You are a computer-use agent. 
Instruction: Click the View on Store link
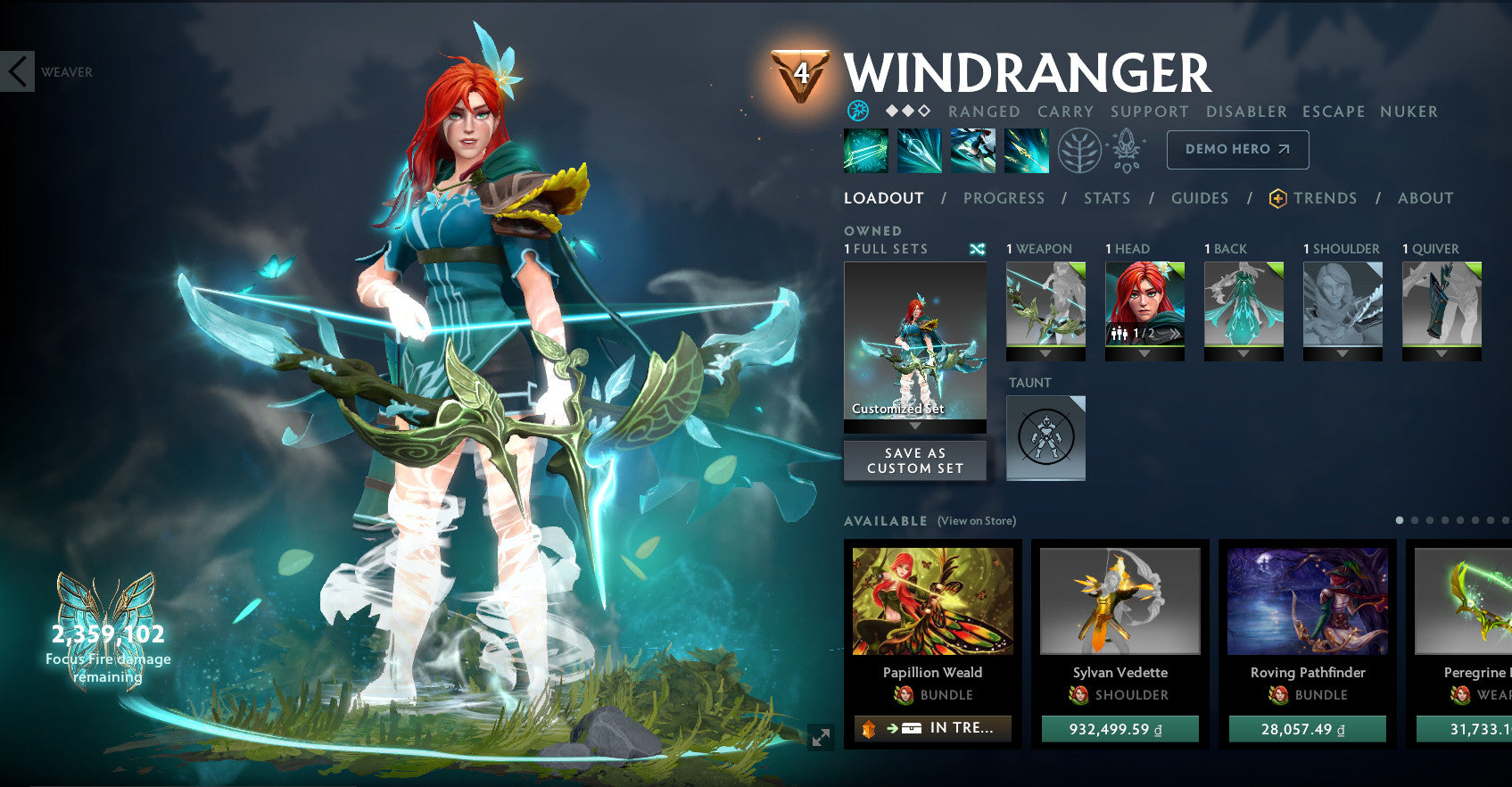[977, 520]
